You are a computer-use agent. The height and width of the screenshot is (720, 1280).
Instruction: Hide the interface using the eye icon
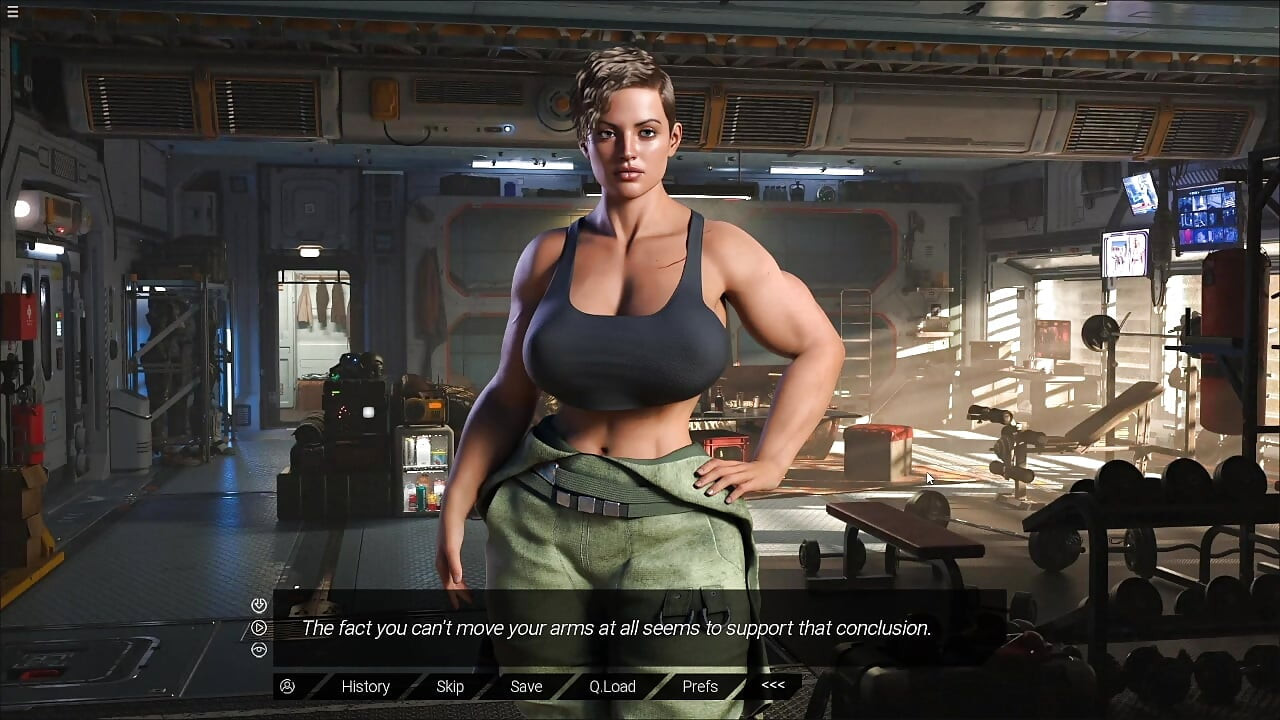pos(259,650)
